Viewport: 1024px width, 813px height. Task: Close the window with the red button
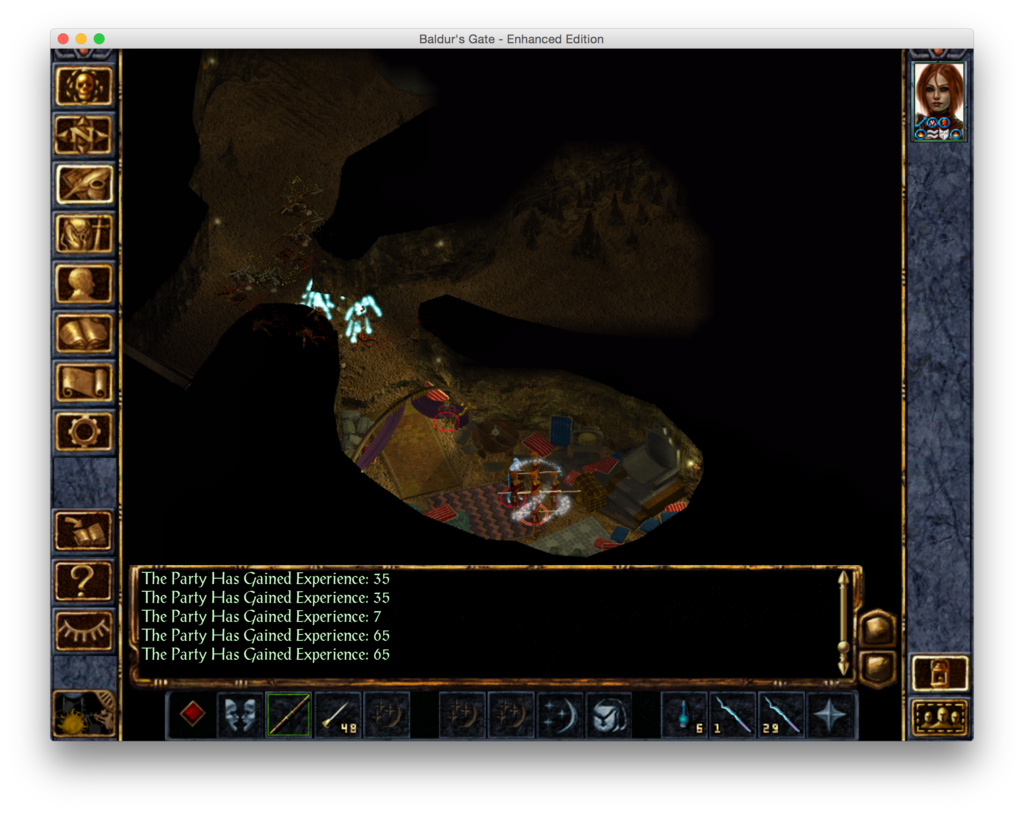coord(63,39)
